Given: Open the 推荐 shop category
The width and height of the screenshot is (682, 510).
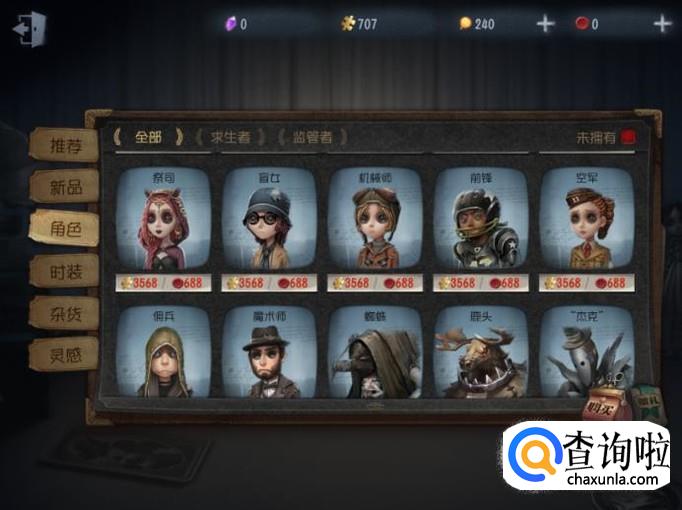Looking at the screenshot, I should pos(63,145).
